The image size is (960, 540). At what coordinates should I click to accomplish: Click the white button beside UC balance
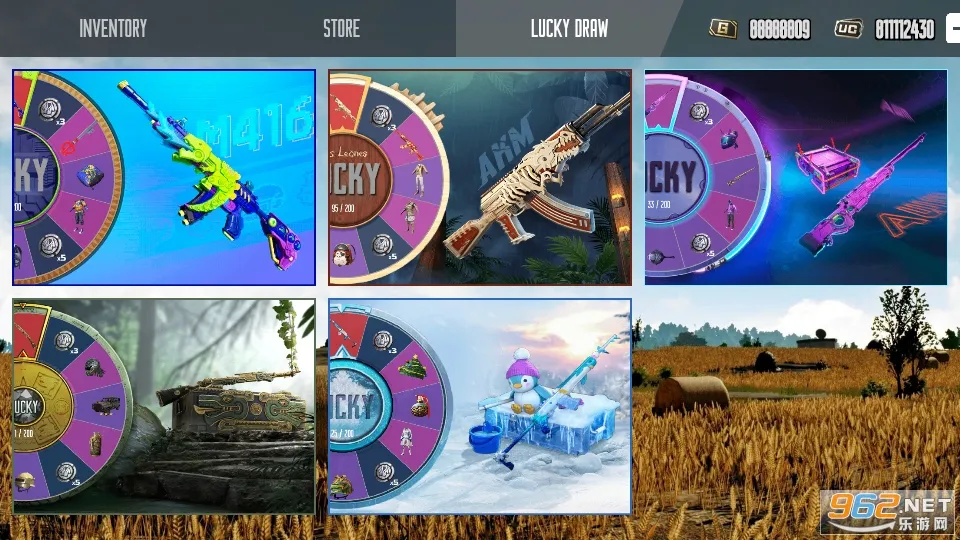tap(953, 29)
